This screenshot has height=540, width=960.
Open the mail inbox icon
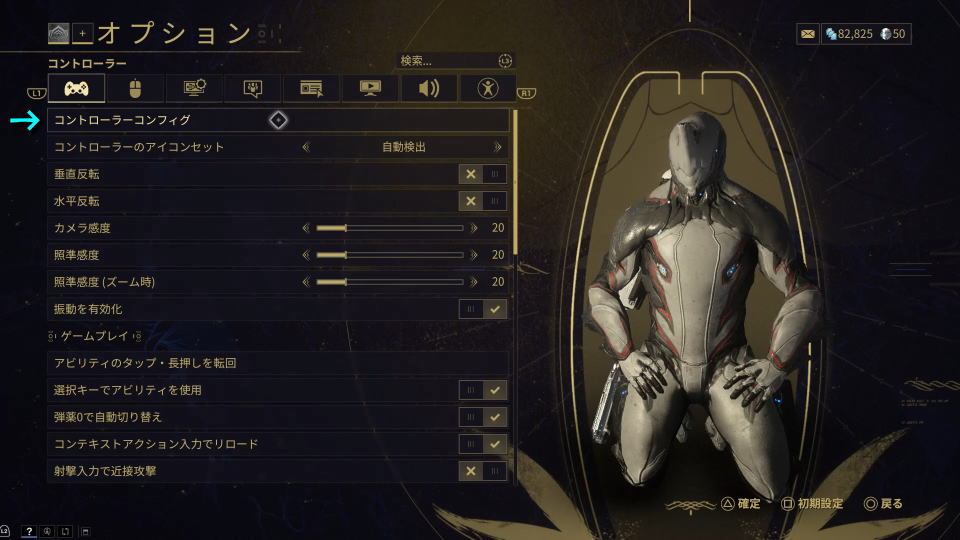click(807, 34)
